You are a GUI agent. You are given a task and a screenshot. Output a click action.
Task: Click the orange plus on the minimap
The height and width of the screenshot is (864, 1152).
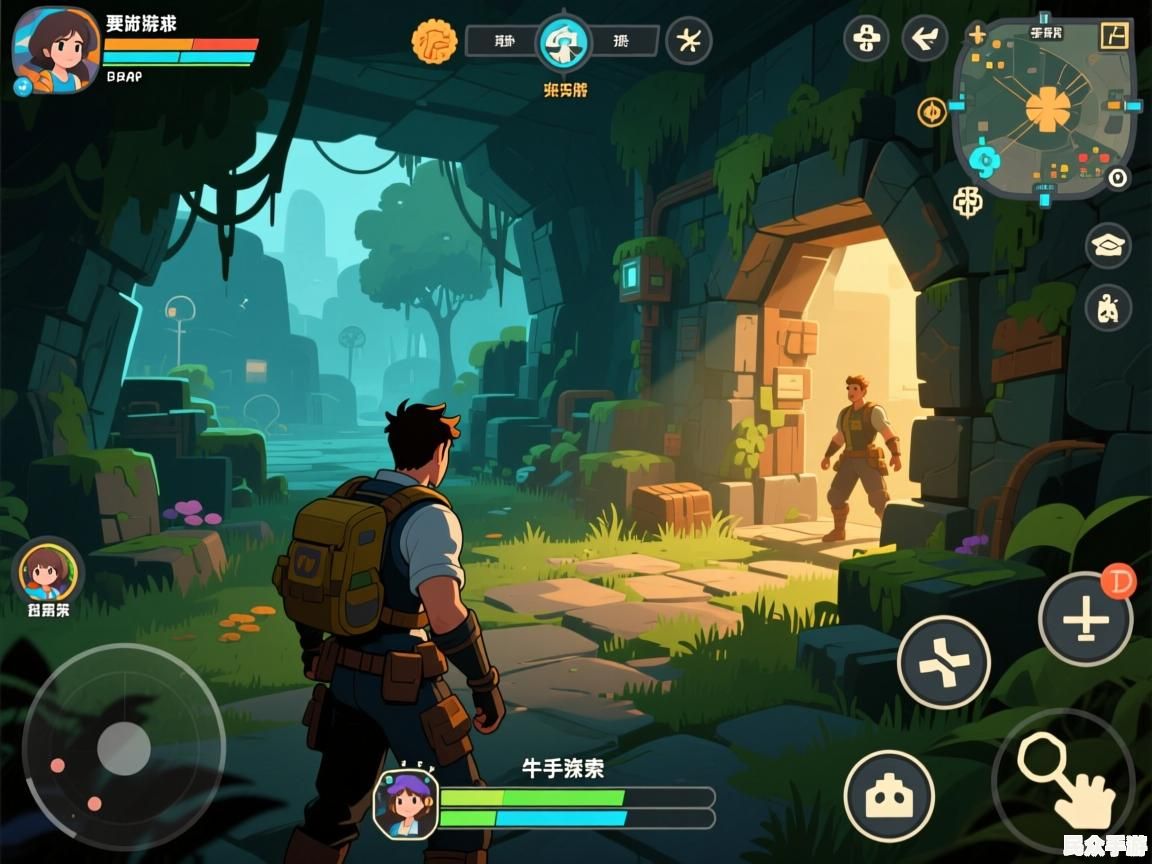977,35
